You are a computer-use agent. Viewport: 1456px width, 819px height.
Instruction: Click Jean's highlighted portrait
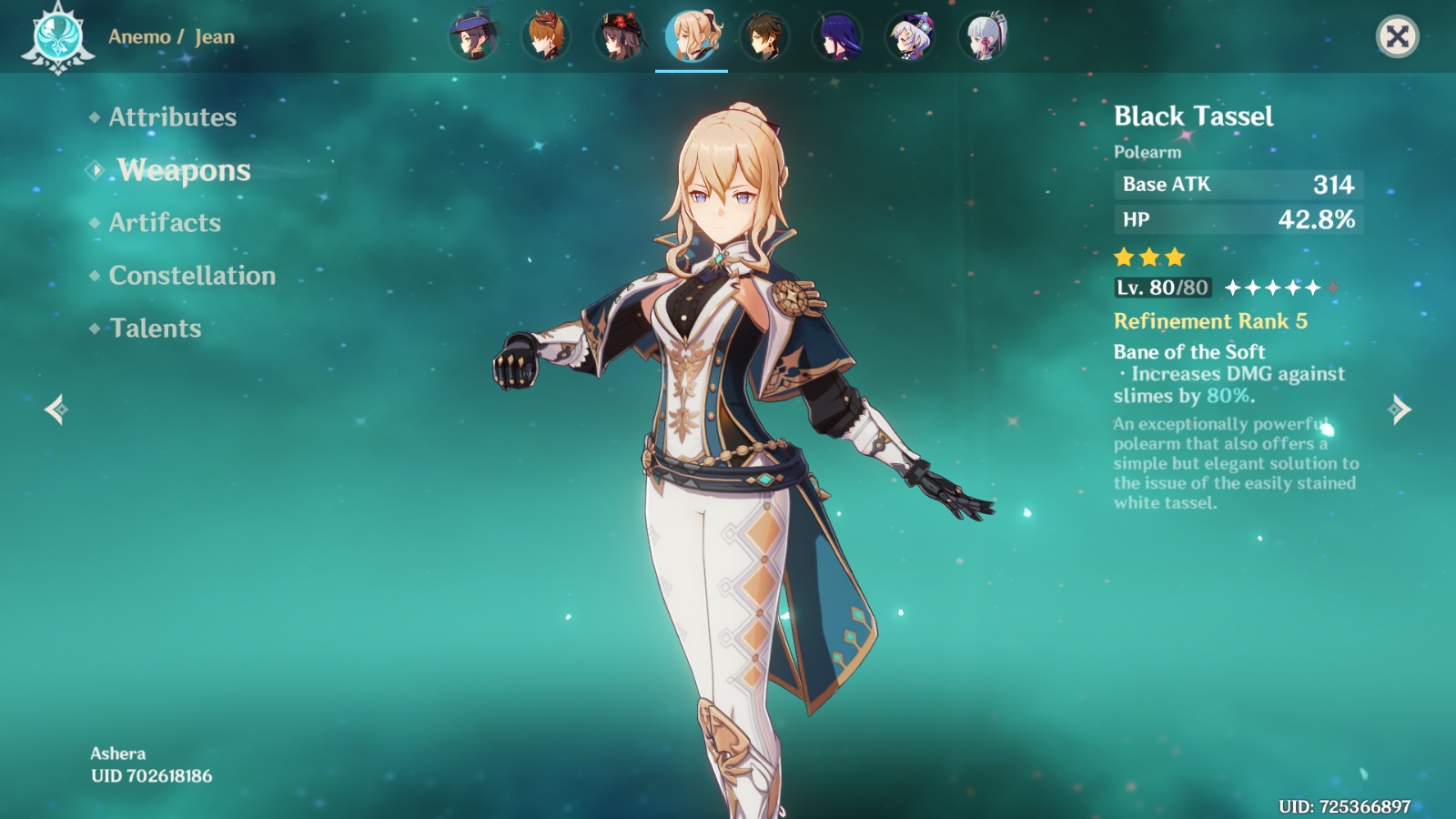692,37
